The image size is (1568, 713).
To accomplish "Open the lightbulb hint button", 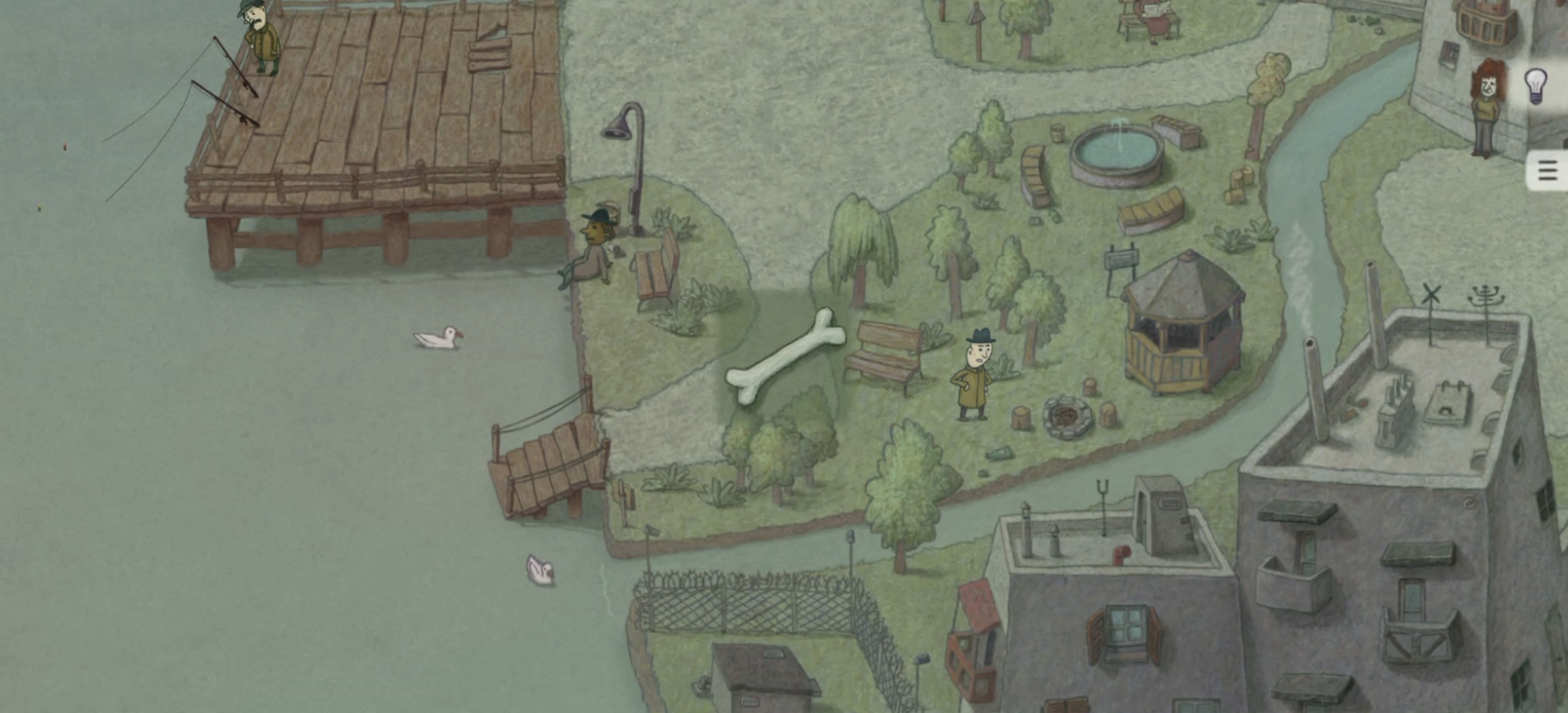I will tap(1536, 86).
